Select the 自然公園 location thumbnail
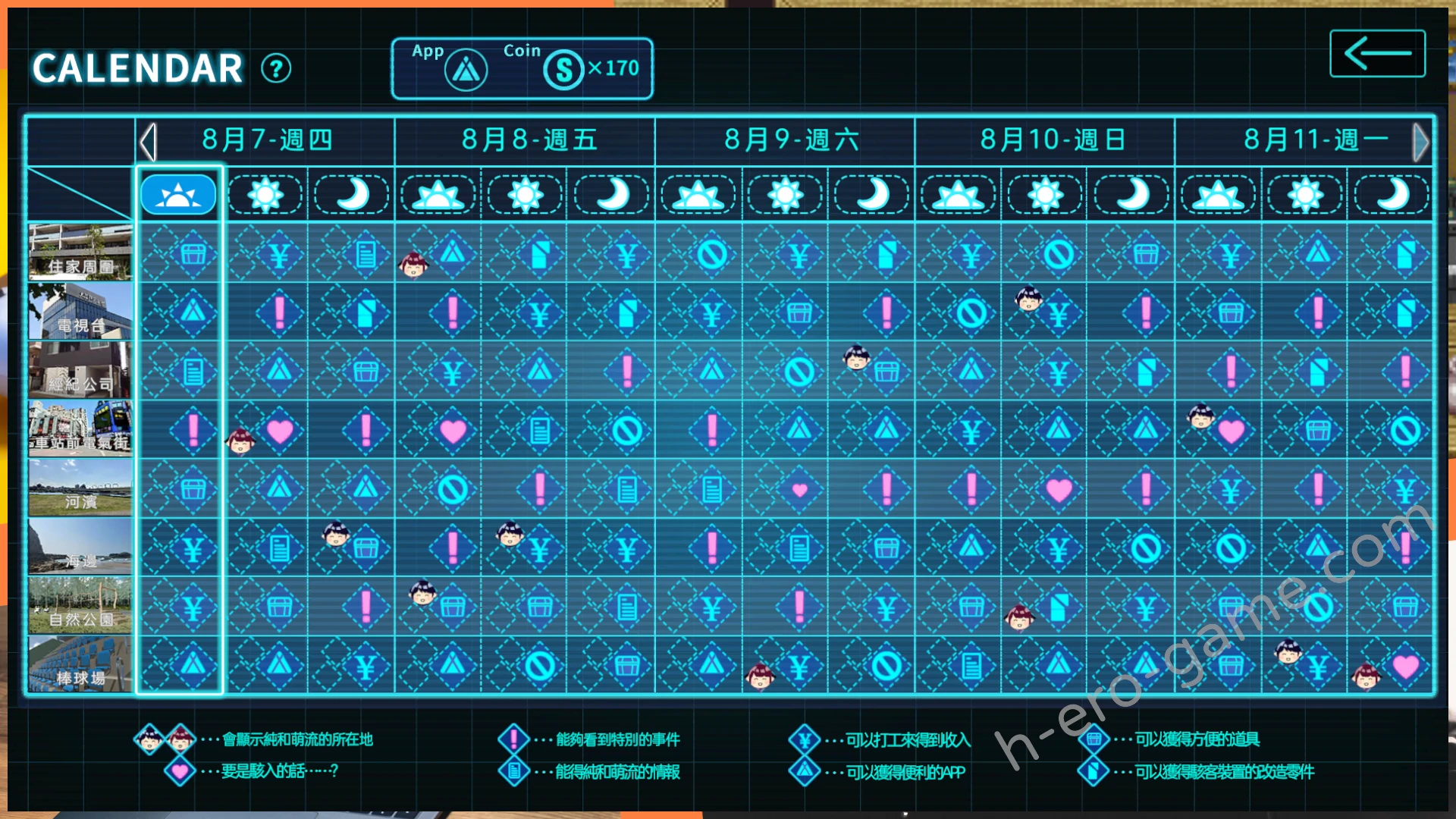The height and width of the screenshot is (819, 1456). coord(80,605)
